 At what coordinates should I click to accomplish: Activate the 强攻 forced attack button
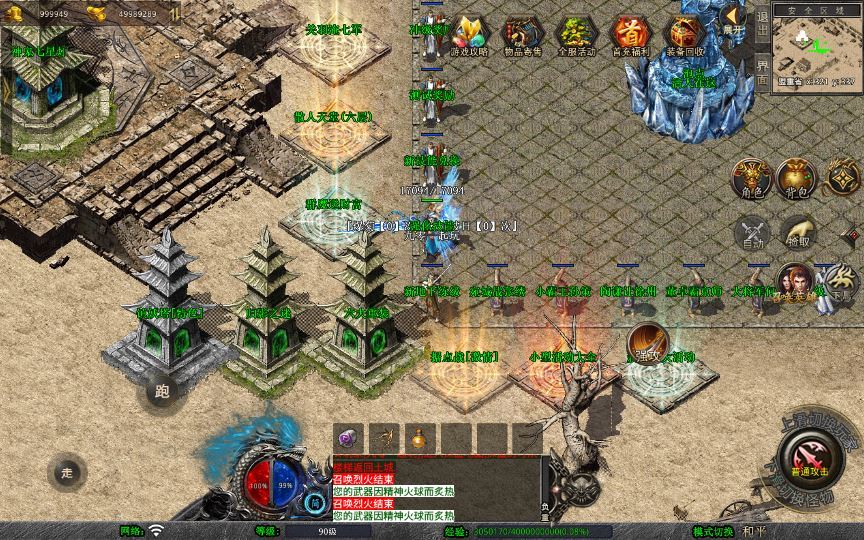[x=646, y=342]
